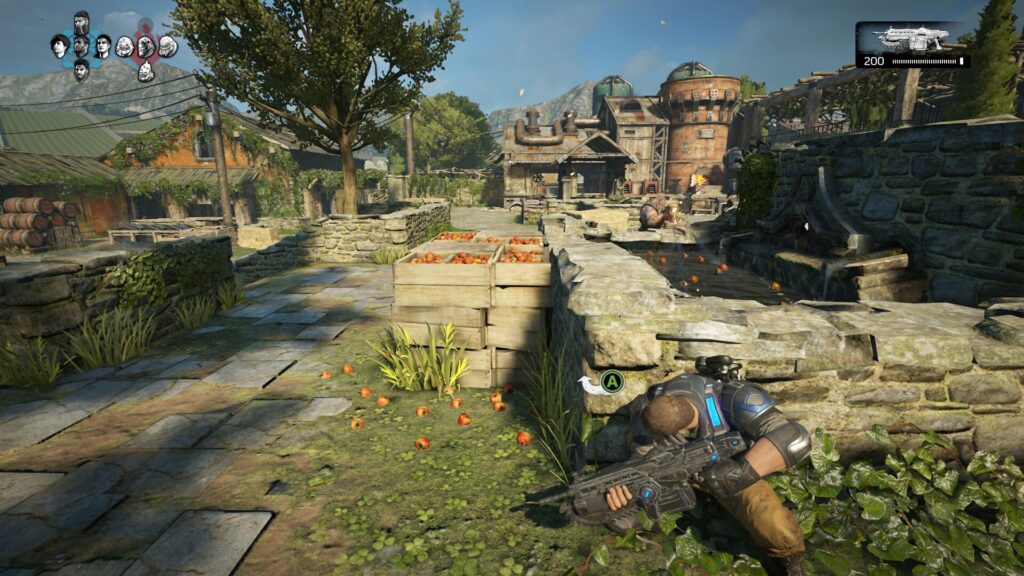The width and height of the screenshot is (1024, 576).
Task: Select the Lancer rifle weapon icon
Action: point(910,38)
